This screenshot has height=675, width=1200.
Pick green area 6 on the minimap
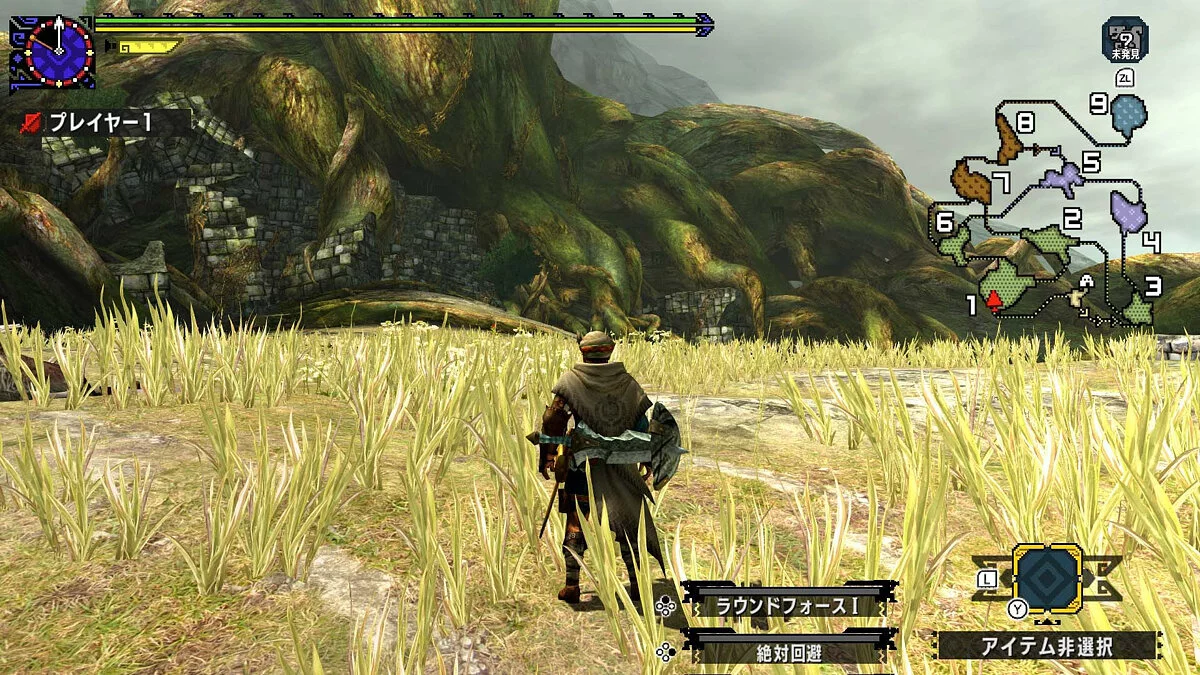pos(955,242)
